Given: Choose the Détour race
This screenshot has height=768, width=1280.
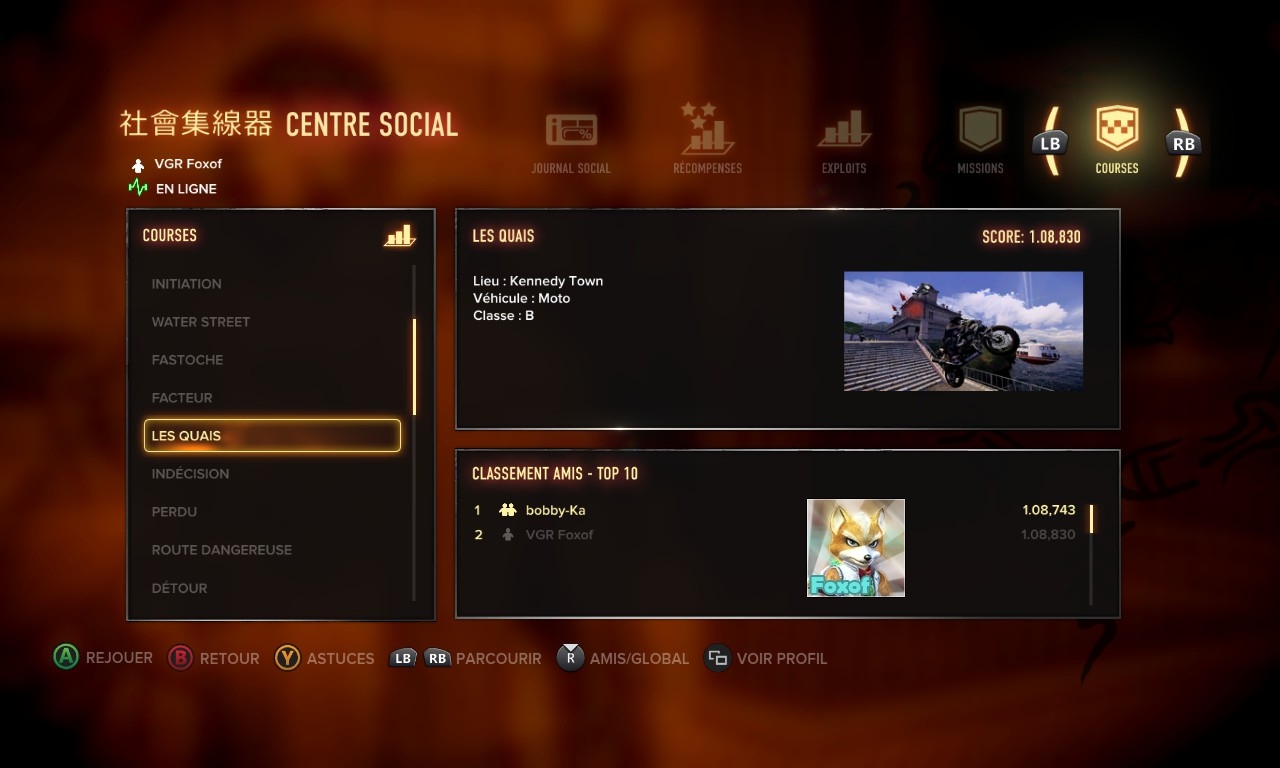Looking at the screenshot, I should [180, 588].
